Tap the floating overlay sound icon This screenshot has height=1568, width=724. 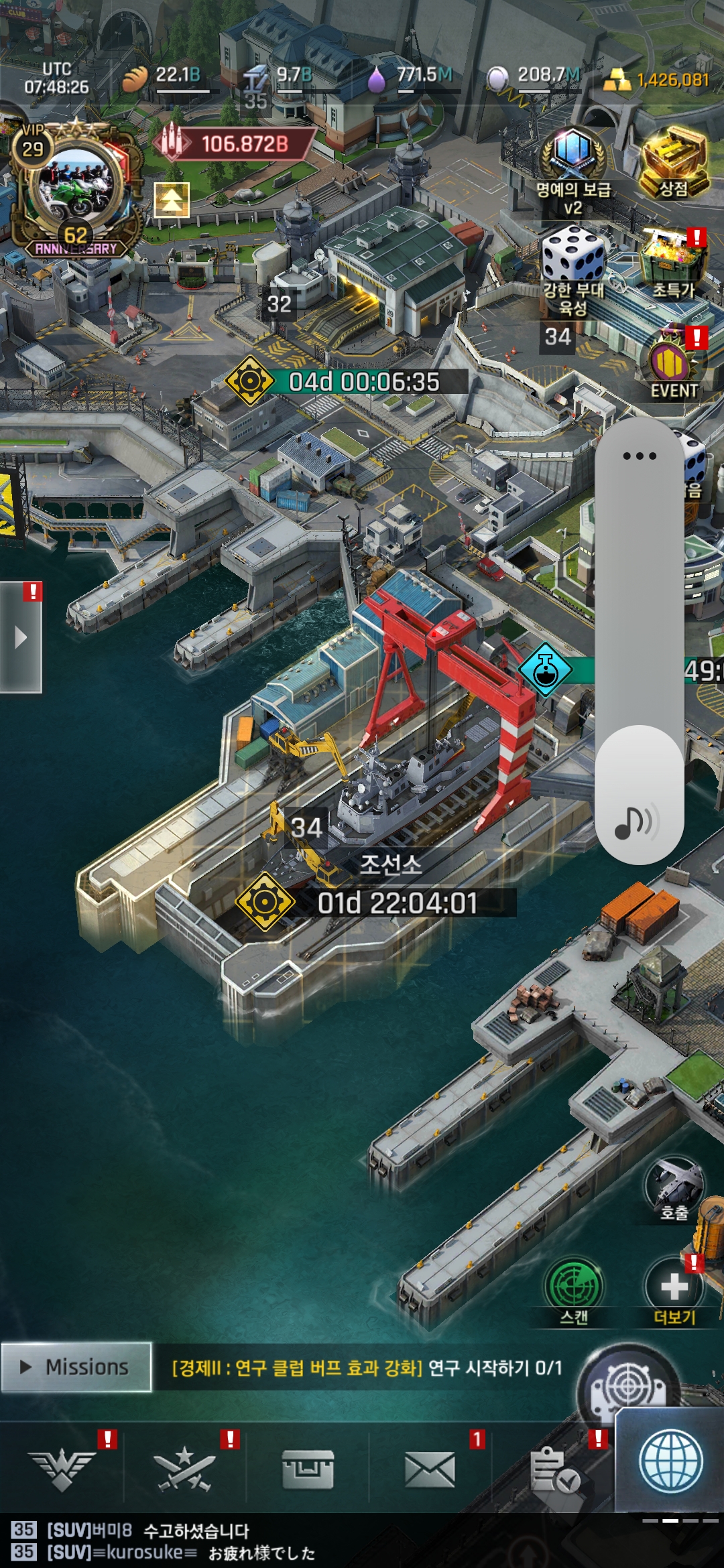tap(637, 821)
